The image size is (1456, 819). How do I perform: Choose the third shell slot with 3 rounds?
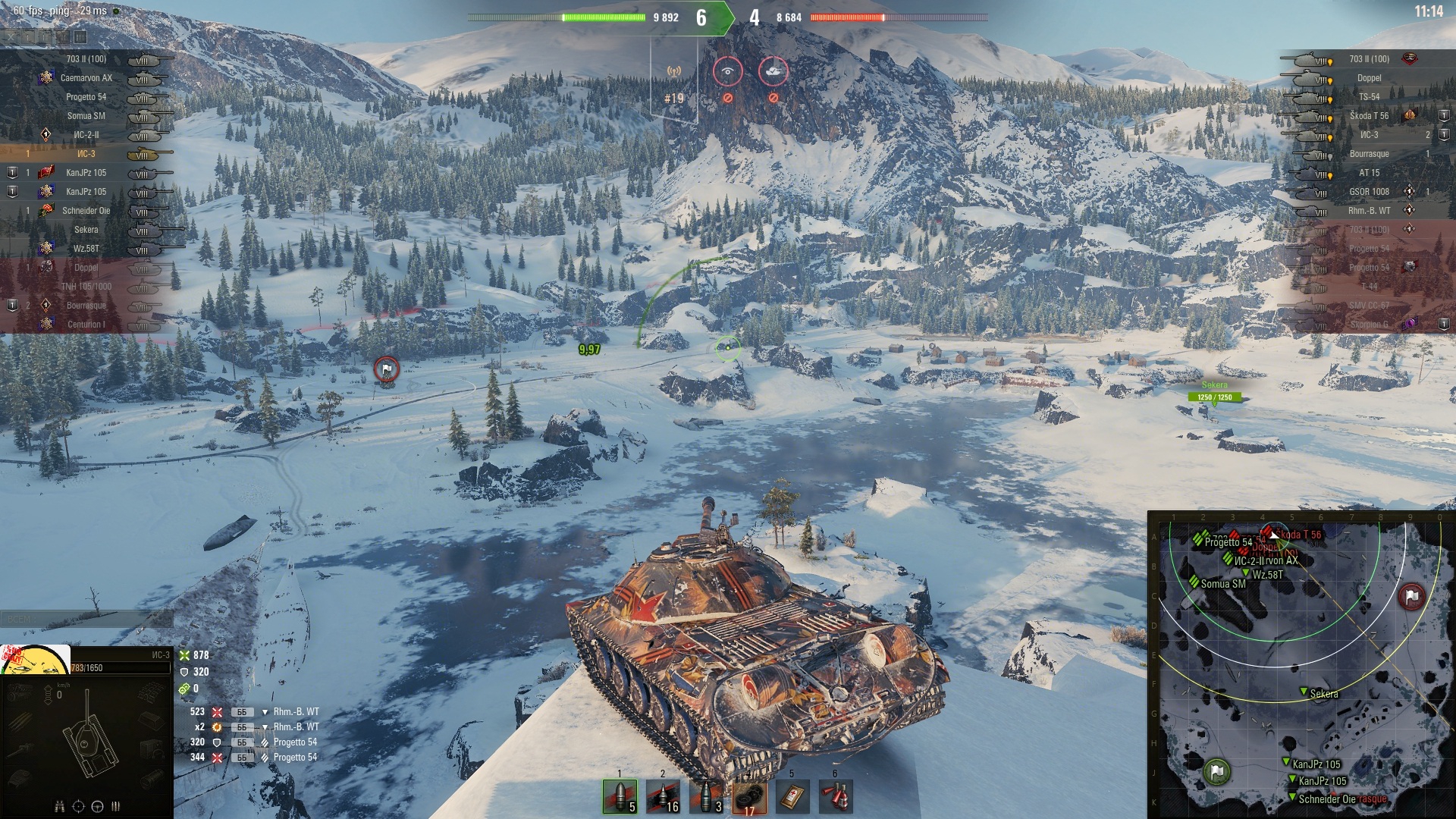pos(706,796)
